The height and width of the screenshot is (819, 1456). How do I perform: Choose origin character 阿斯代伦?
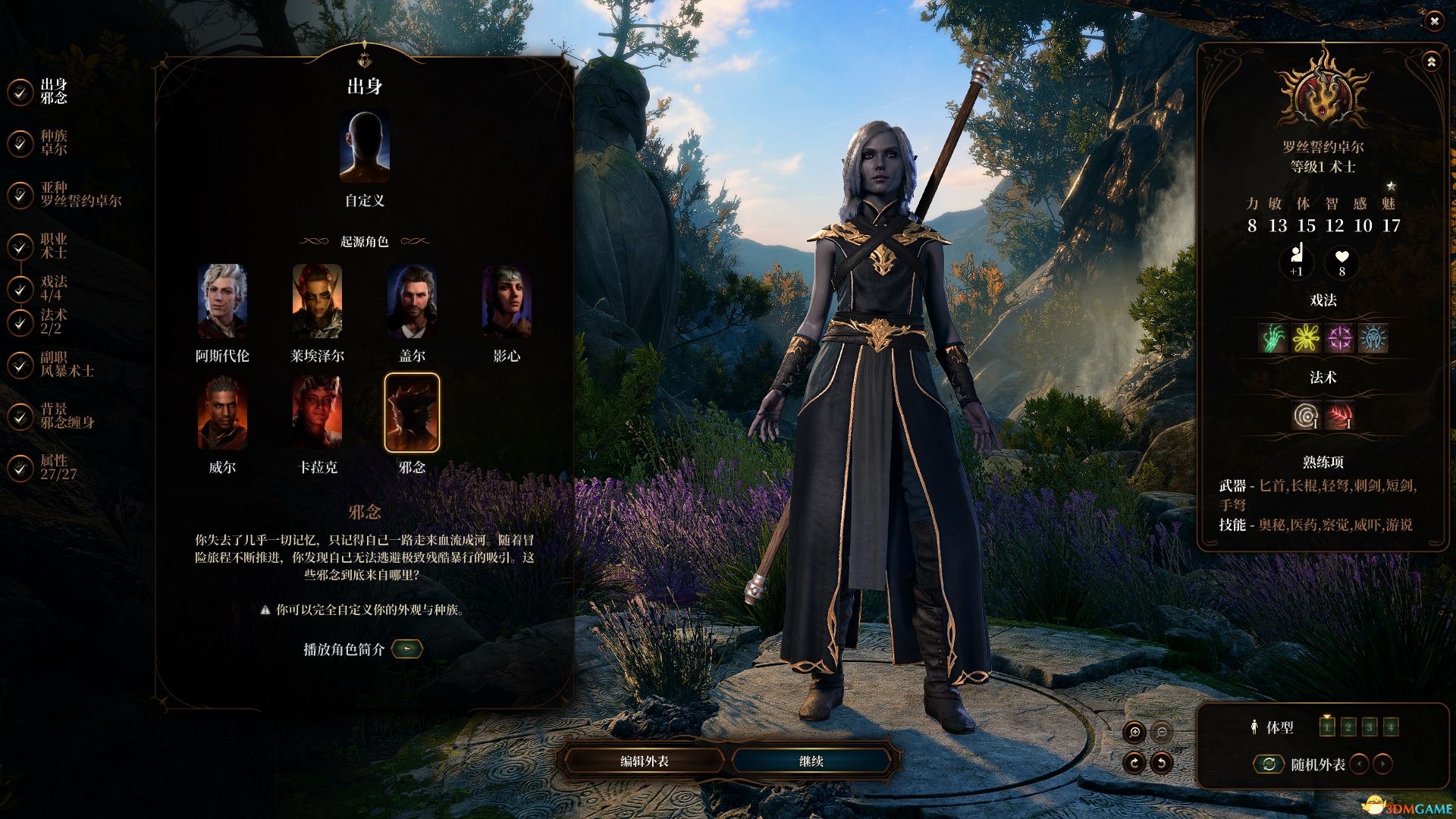point(222,301)
